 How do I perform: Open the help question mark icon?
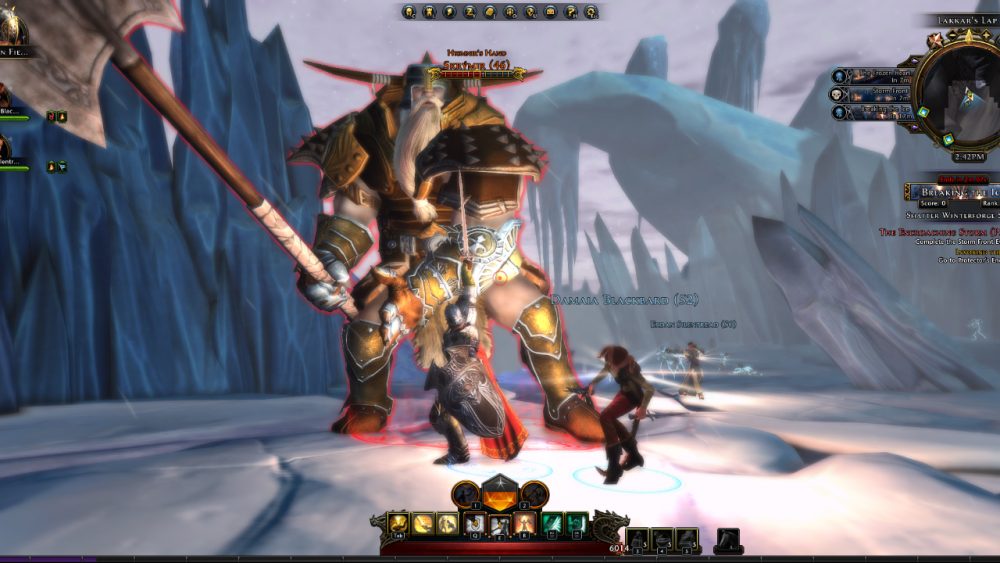pos(571,12)
